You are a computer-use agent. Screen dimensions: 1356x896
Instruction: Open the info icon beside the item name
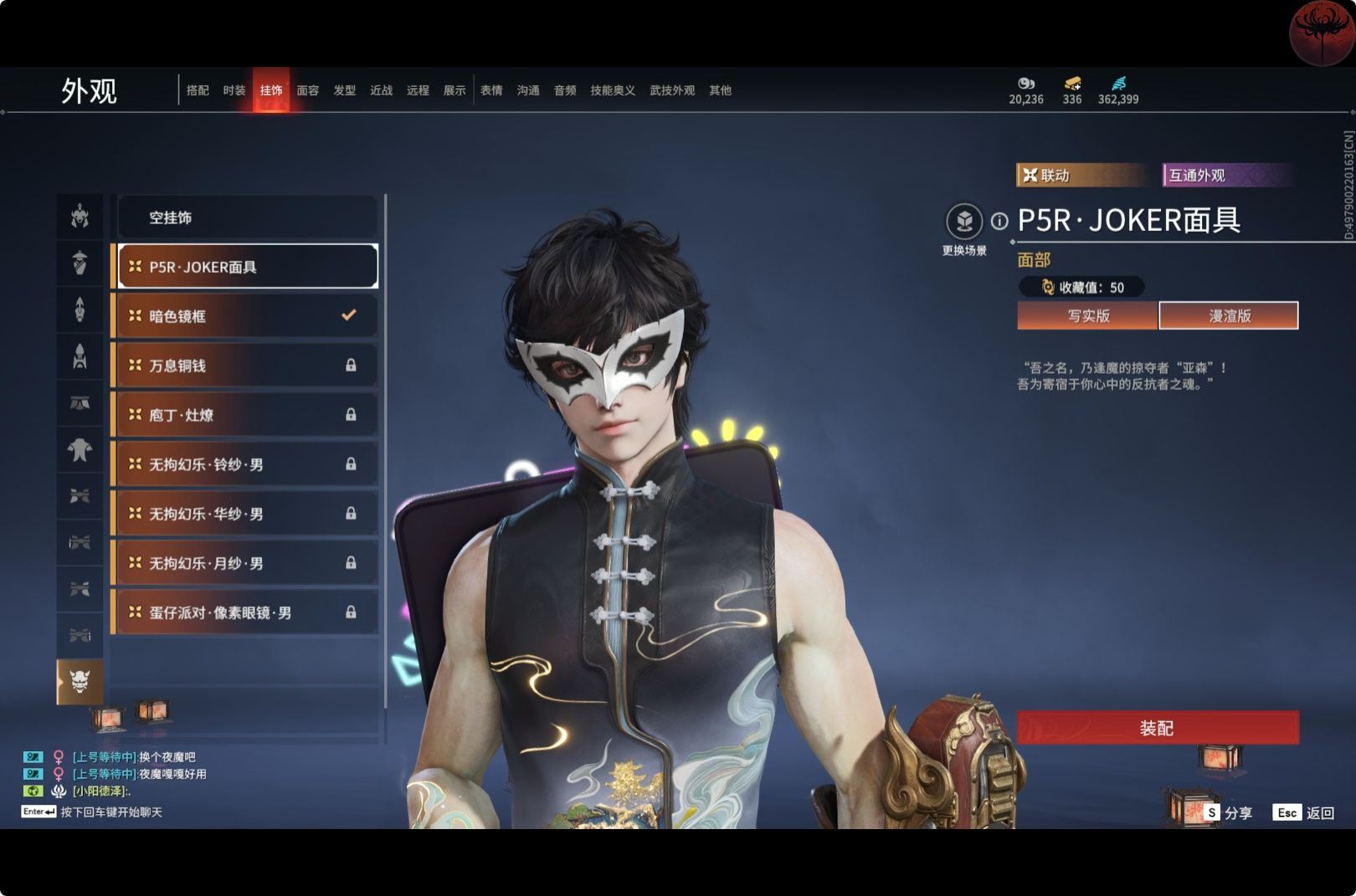pos(999,221)
